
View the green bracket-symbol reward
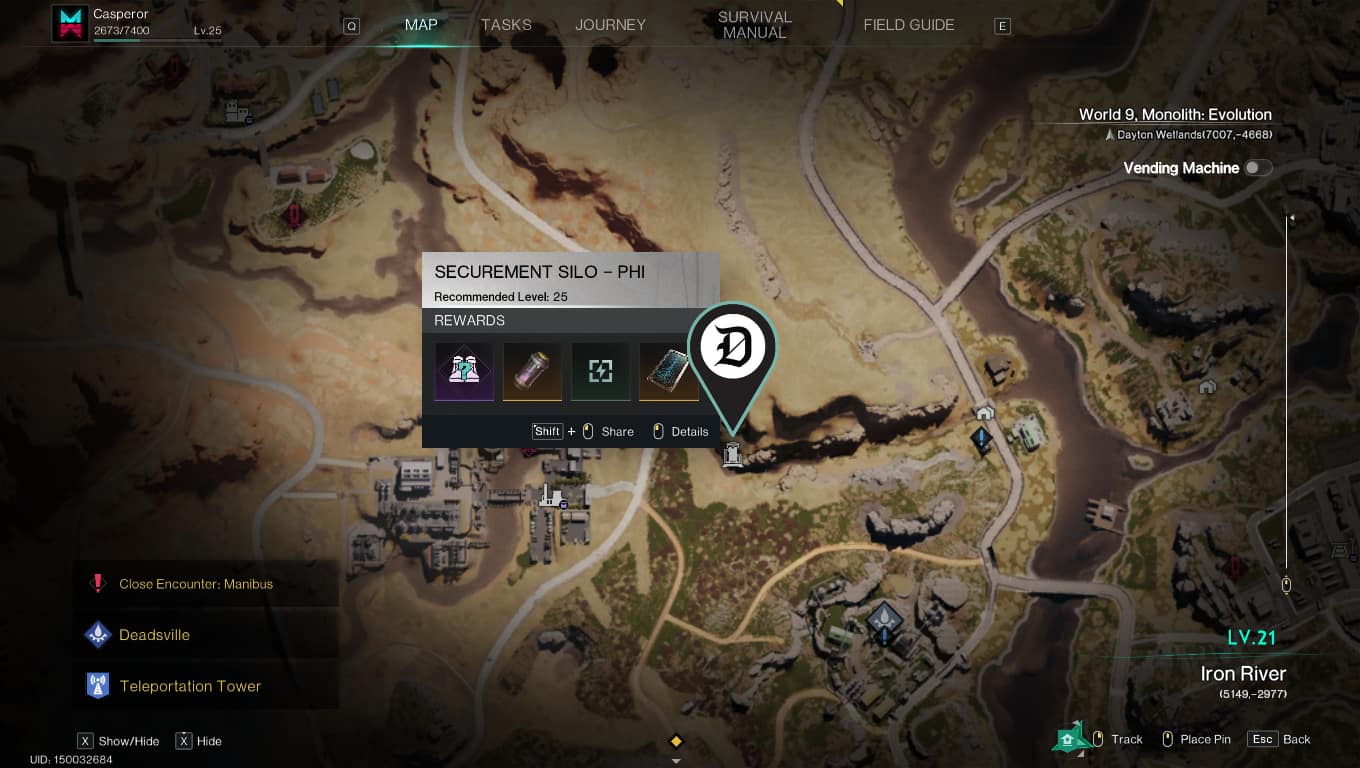click(x=600, y=372)
